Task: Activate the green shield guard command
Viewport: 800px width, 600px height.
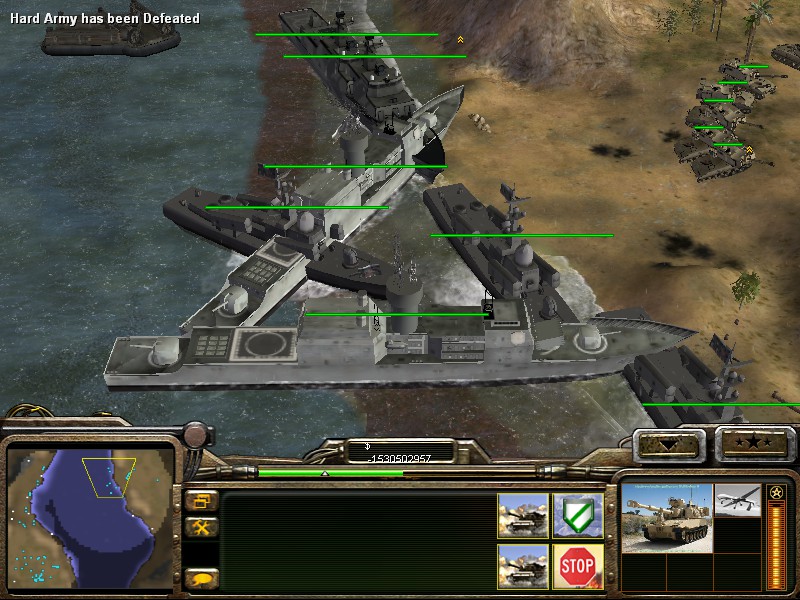Action: pos(577,516)
